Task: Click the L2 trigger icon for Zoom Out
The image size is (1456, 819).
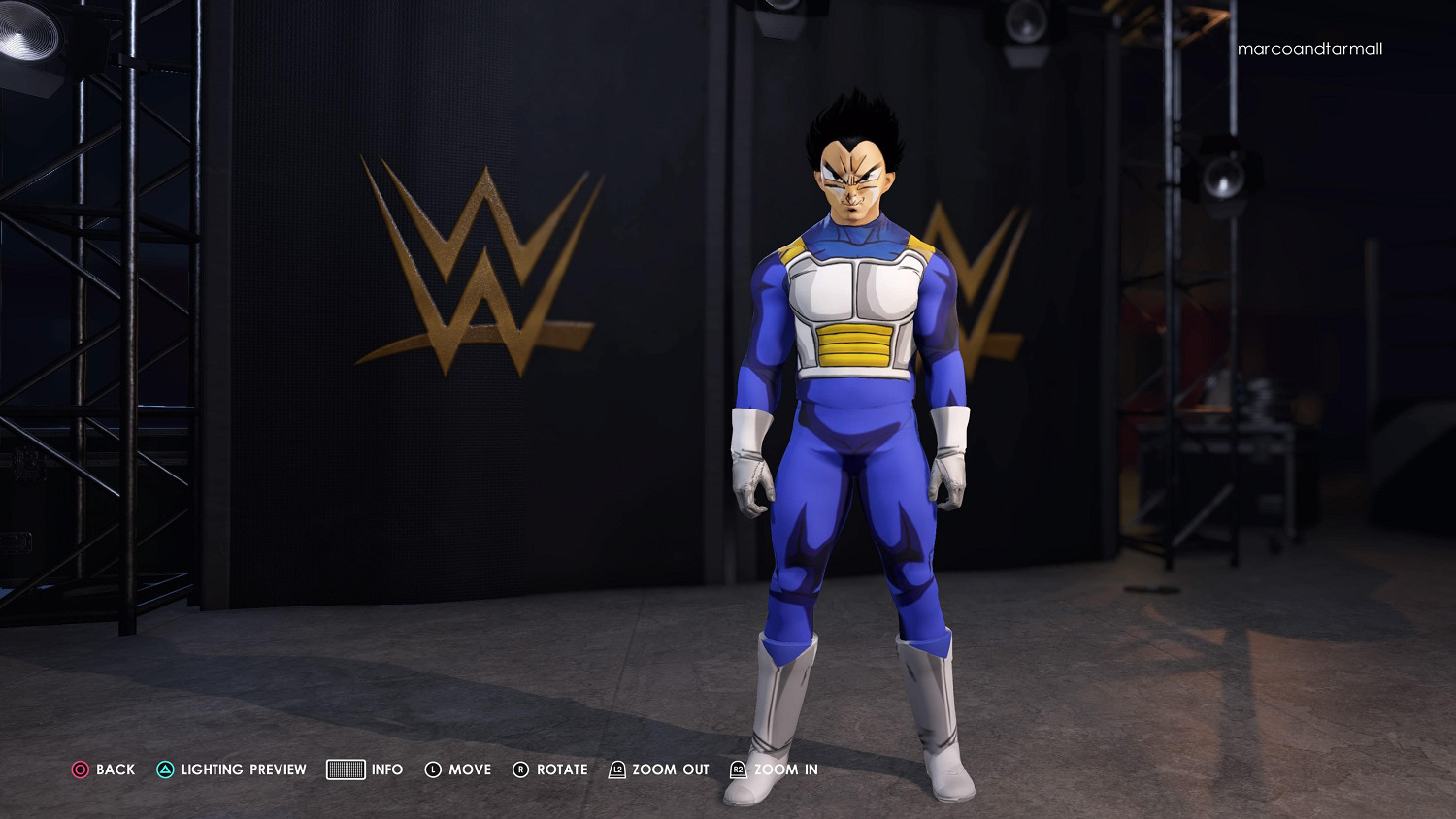Action: click(x=615, y=770)
